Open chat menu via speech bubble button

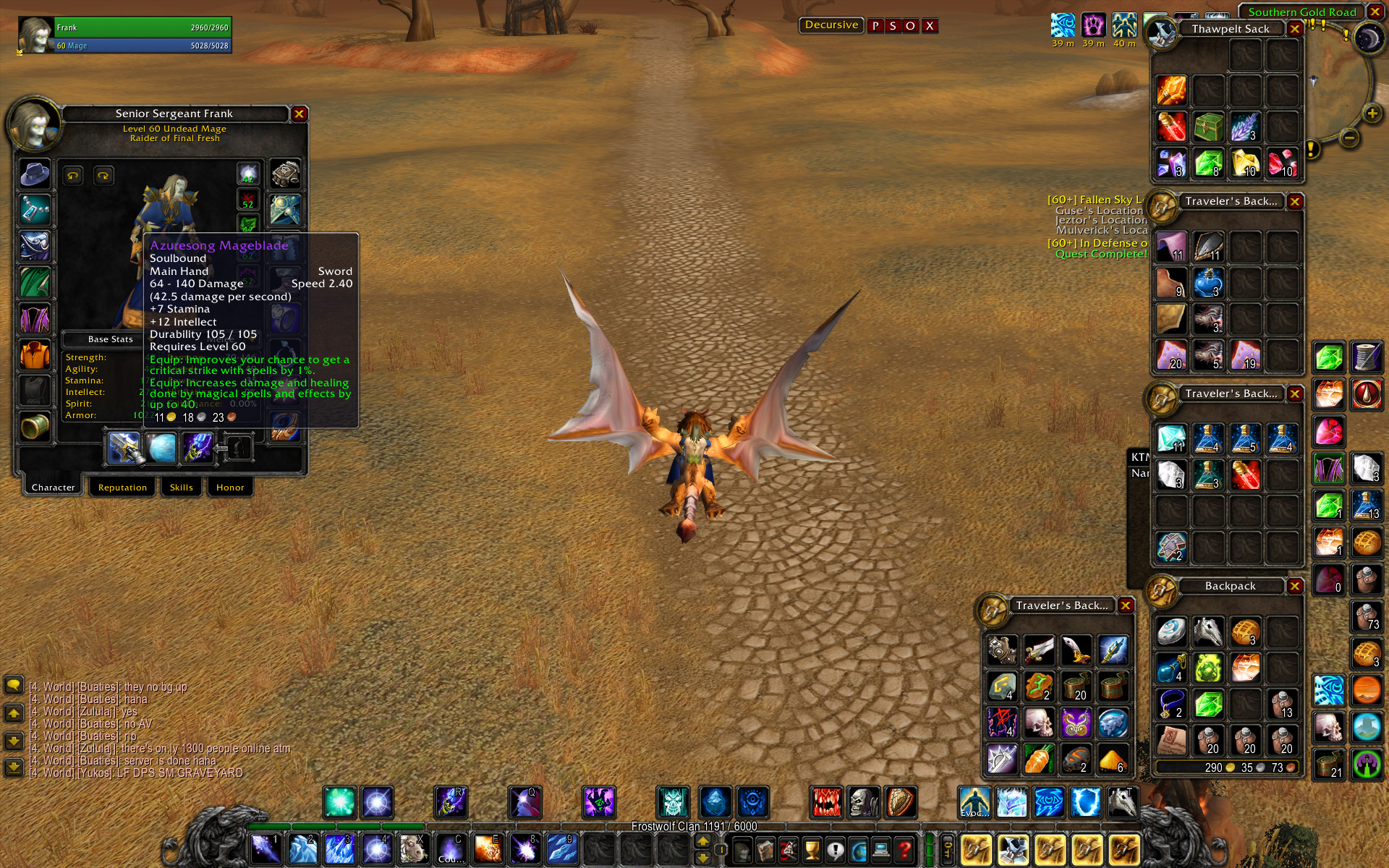click(x=14, y=685)
